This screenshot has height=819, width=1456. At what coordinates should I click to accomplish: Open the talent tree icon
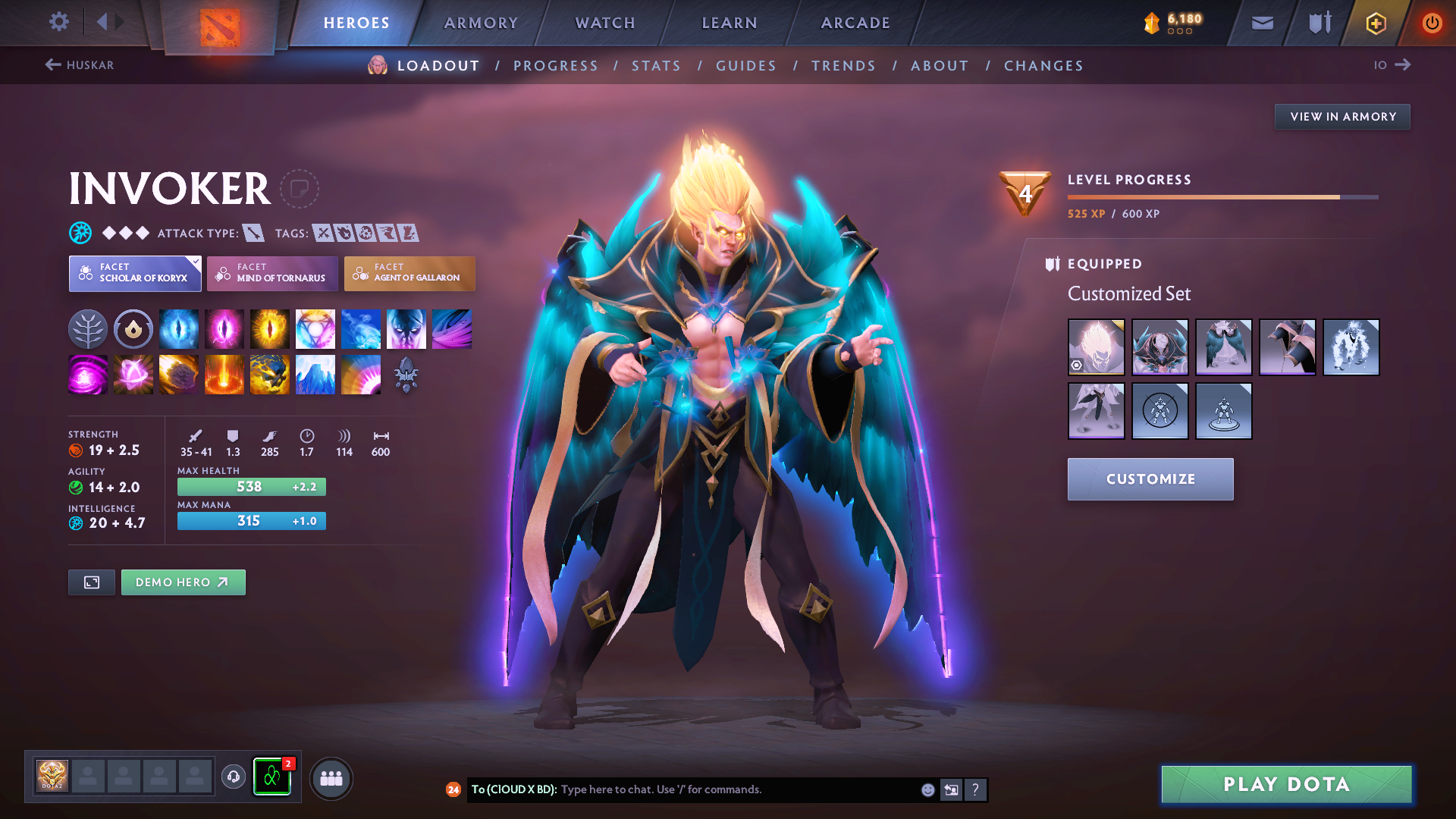(88, 328)
